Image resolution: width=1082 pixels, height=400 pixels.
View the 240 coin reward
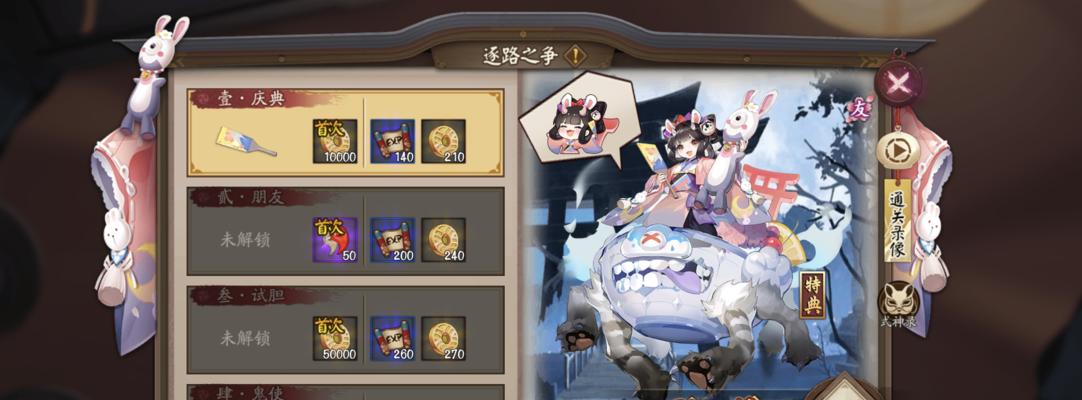[x=443, y=240]
